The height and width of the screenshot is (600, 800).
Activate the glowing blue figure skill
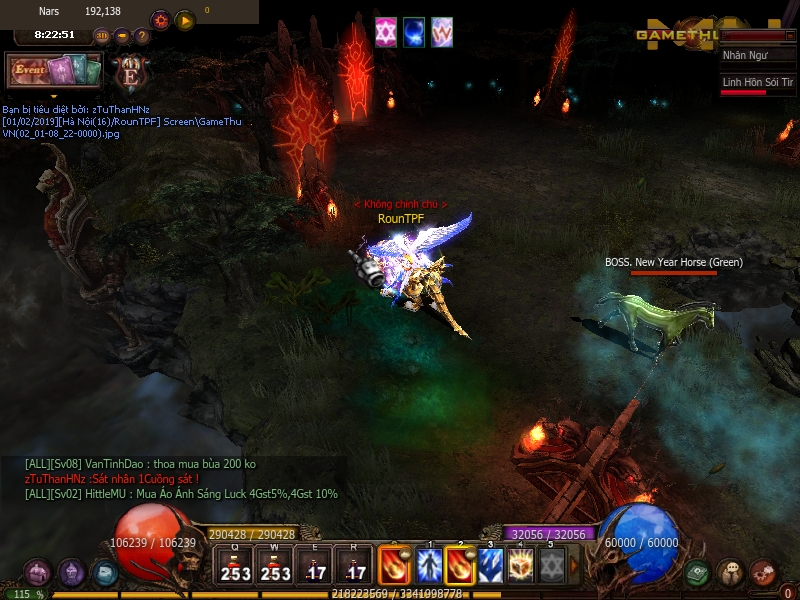click(429, 565)
